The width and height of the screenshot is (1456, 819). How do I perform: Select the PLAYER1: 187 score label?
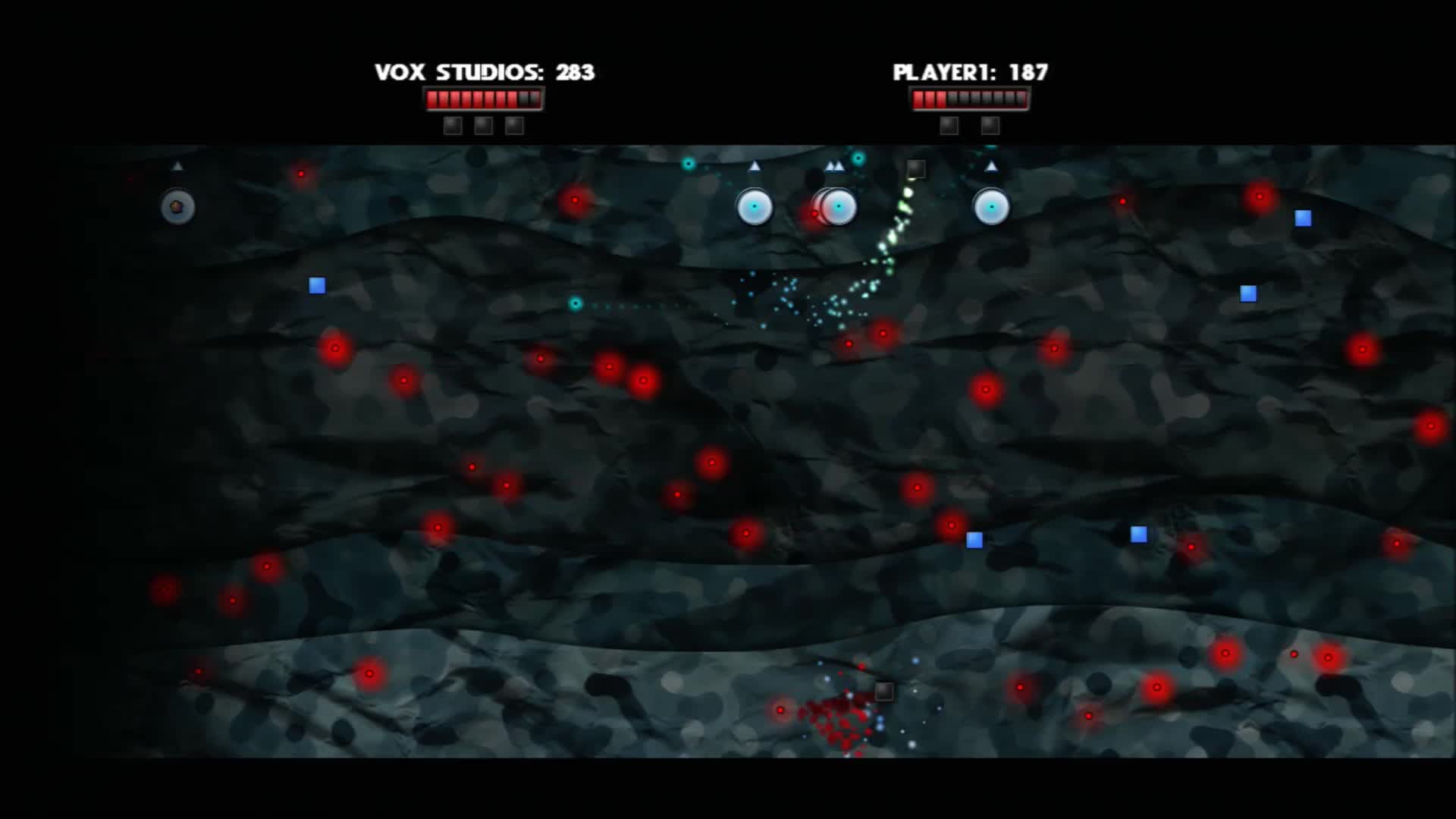(x=971, y=72)
